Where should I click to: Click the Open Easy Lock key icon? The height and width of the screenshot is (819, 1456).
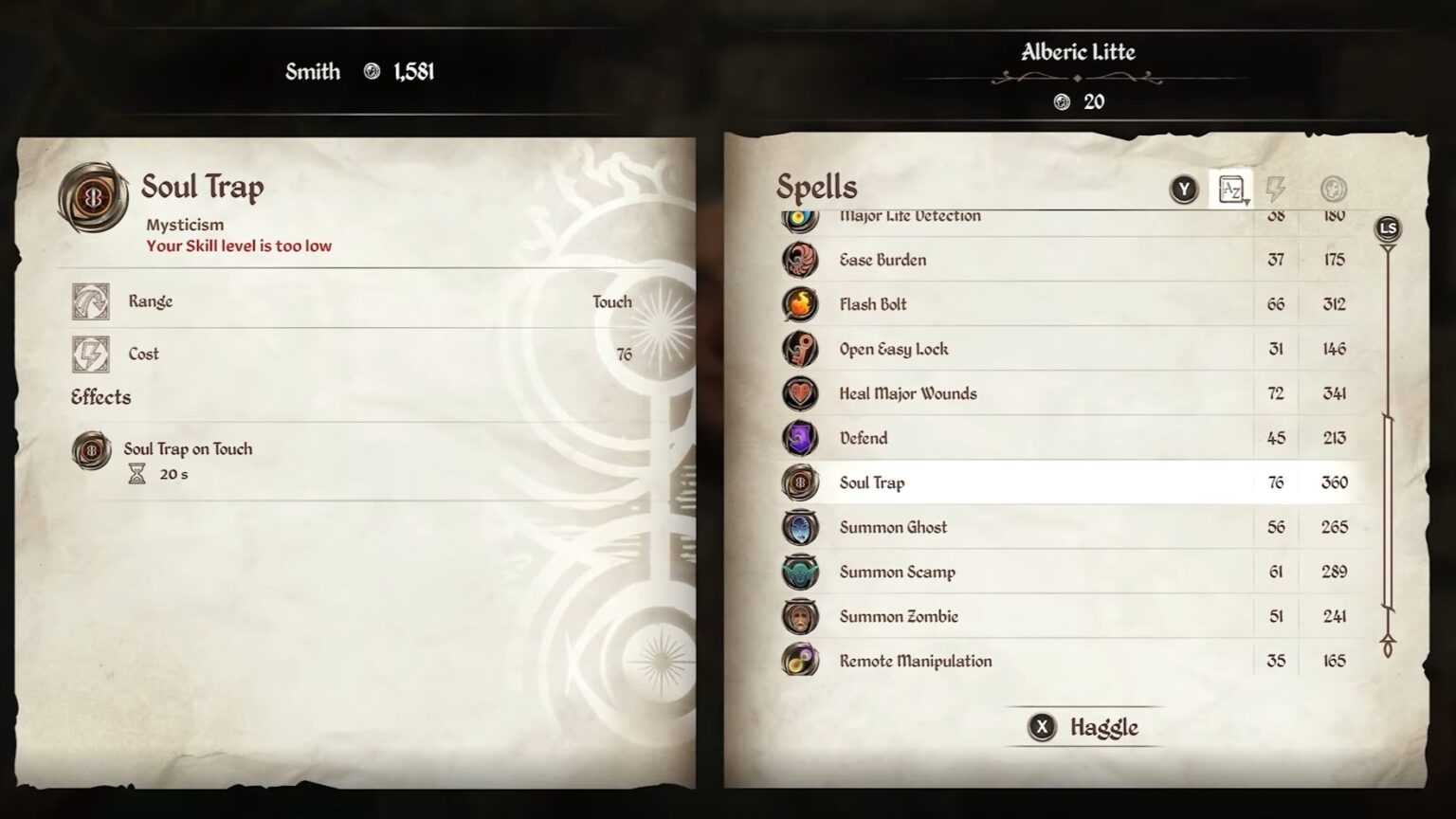point(799,349)
